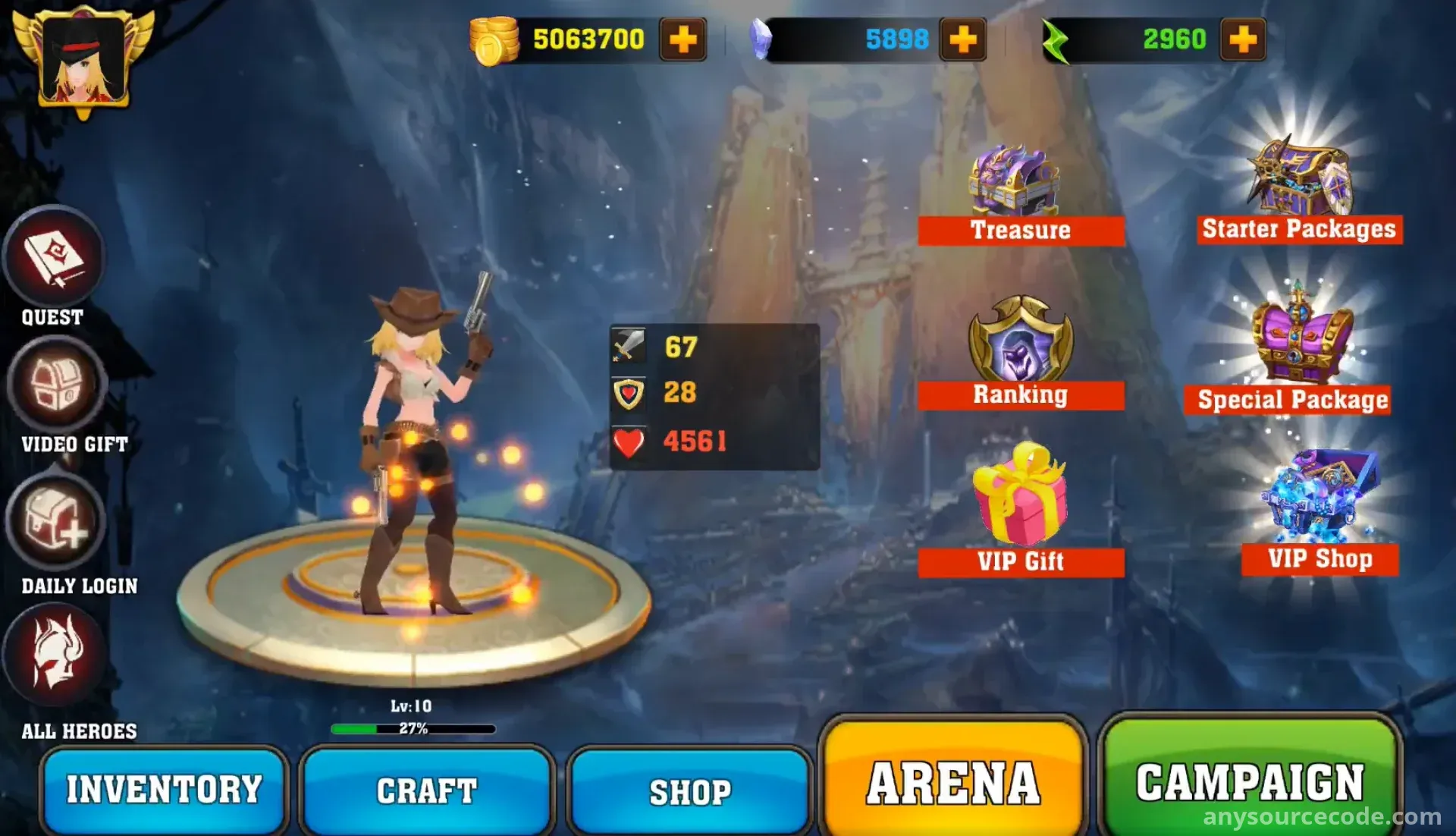The width and height of the screenshot is (1456, 836).
Task: Open the player profile portrait
Action: (x=83, y=61)
